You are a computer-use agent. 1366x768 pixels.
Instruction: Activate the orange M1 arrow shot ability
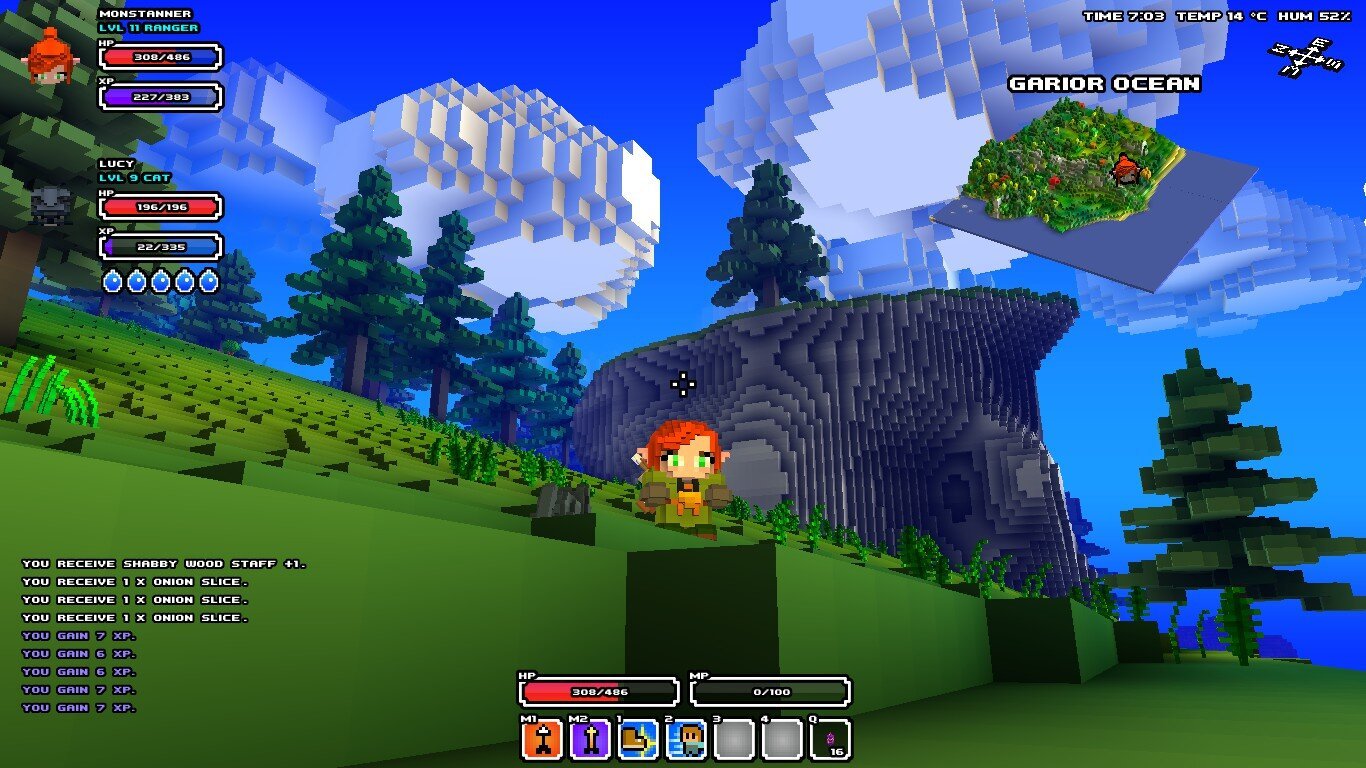543,740
